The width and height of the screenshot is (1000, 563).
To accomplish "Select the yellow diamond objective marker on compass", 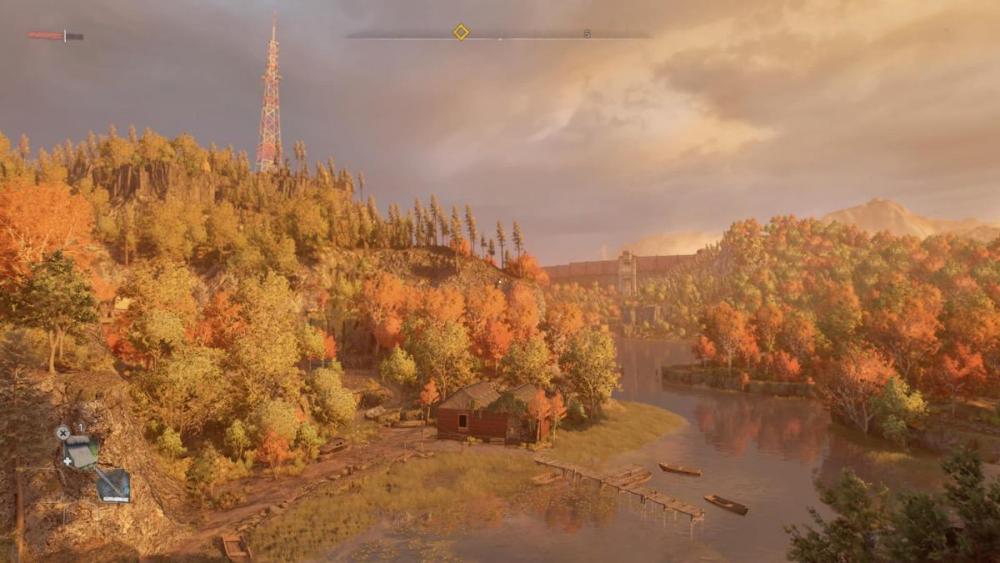I will coord(461,32).
